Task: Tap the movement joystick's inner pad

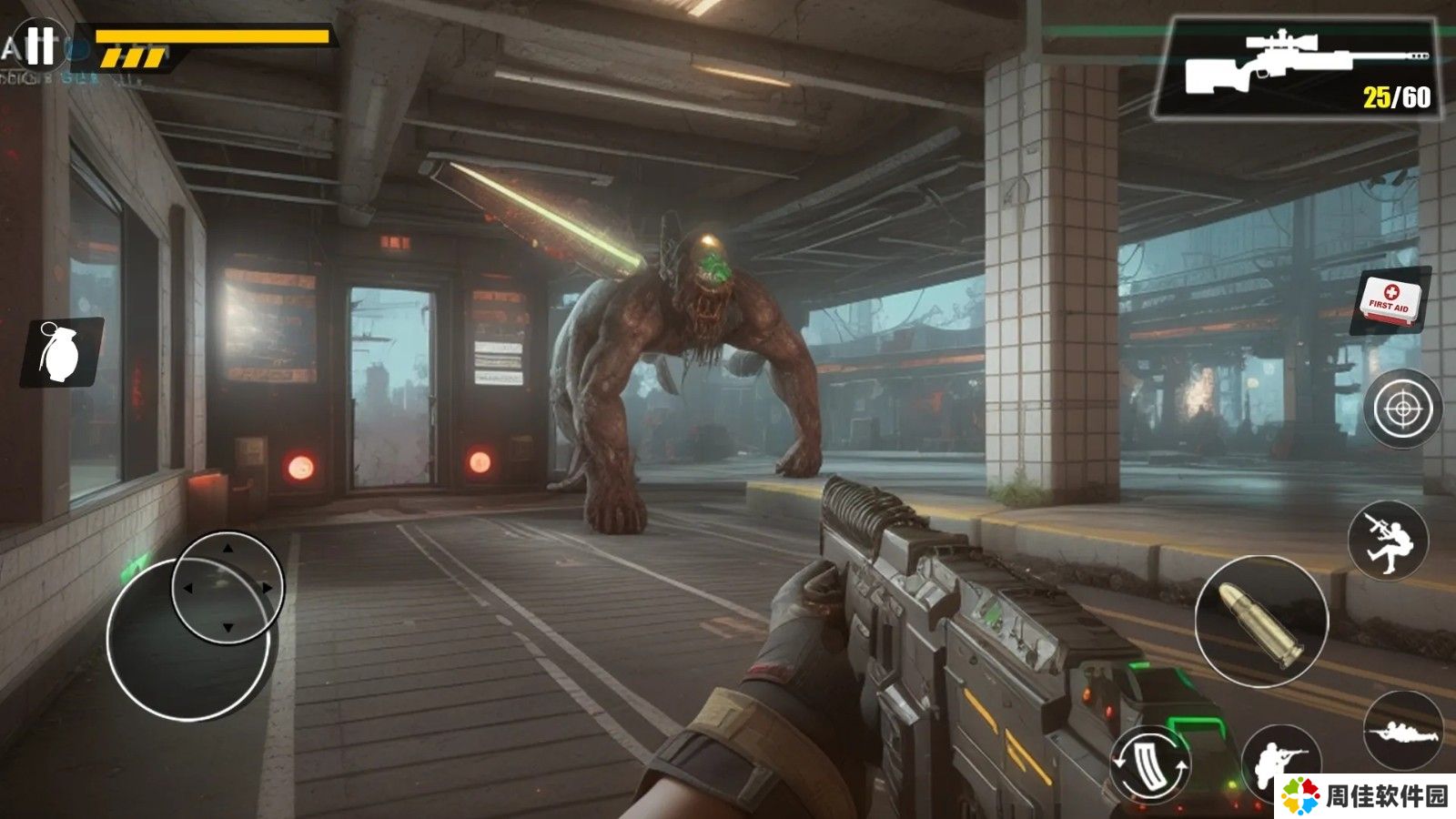Action: point(227,588)
